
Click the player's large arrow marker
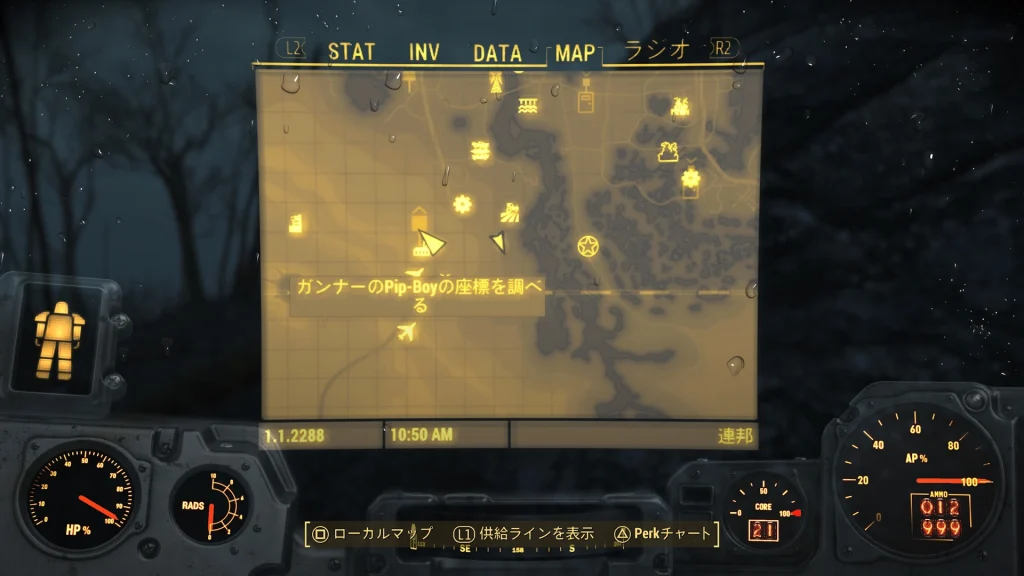(x=431, y=242)
